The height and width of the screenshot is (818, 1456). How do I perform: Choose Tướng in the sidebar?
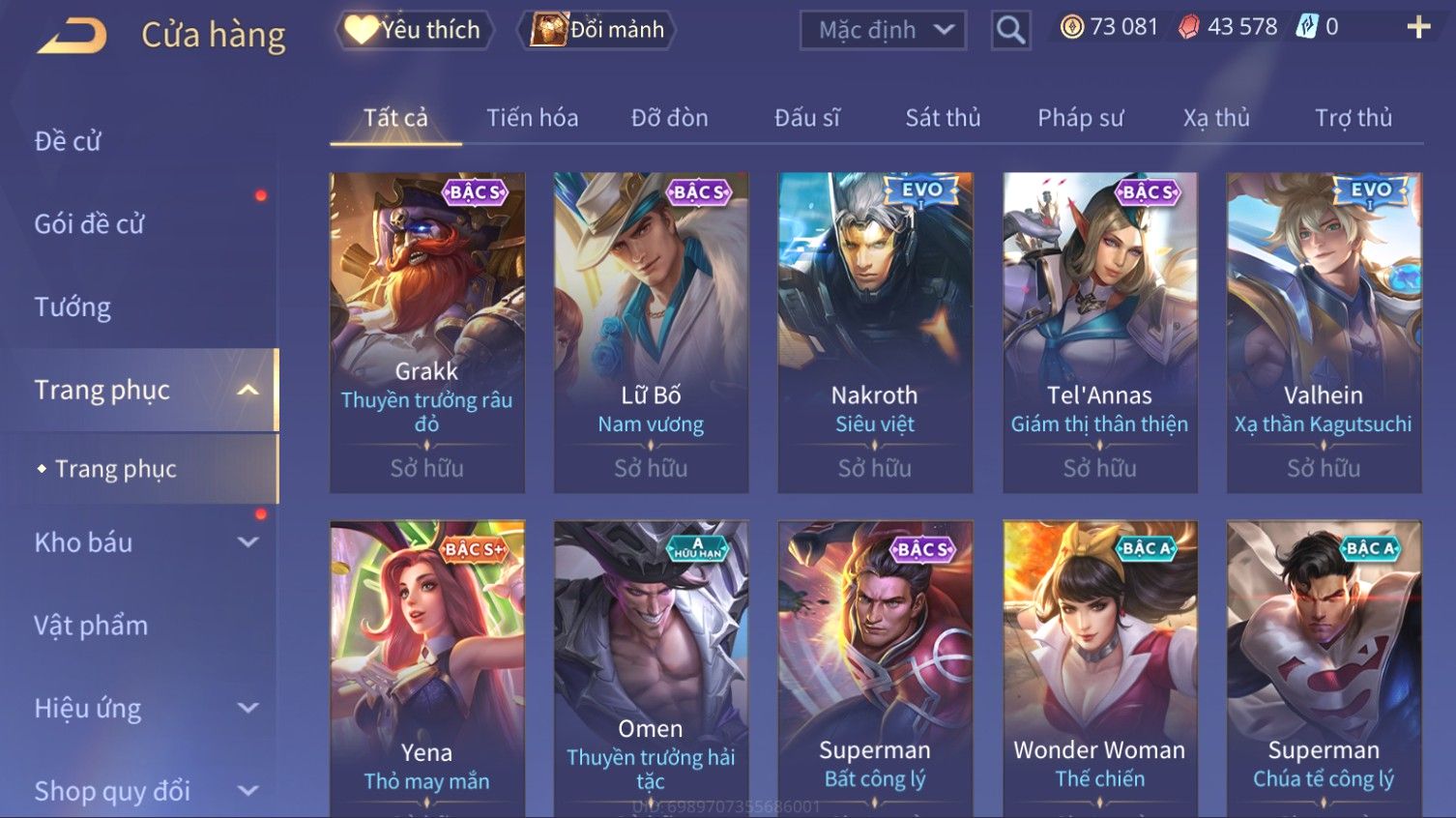coord(73,307)
